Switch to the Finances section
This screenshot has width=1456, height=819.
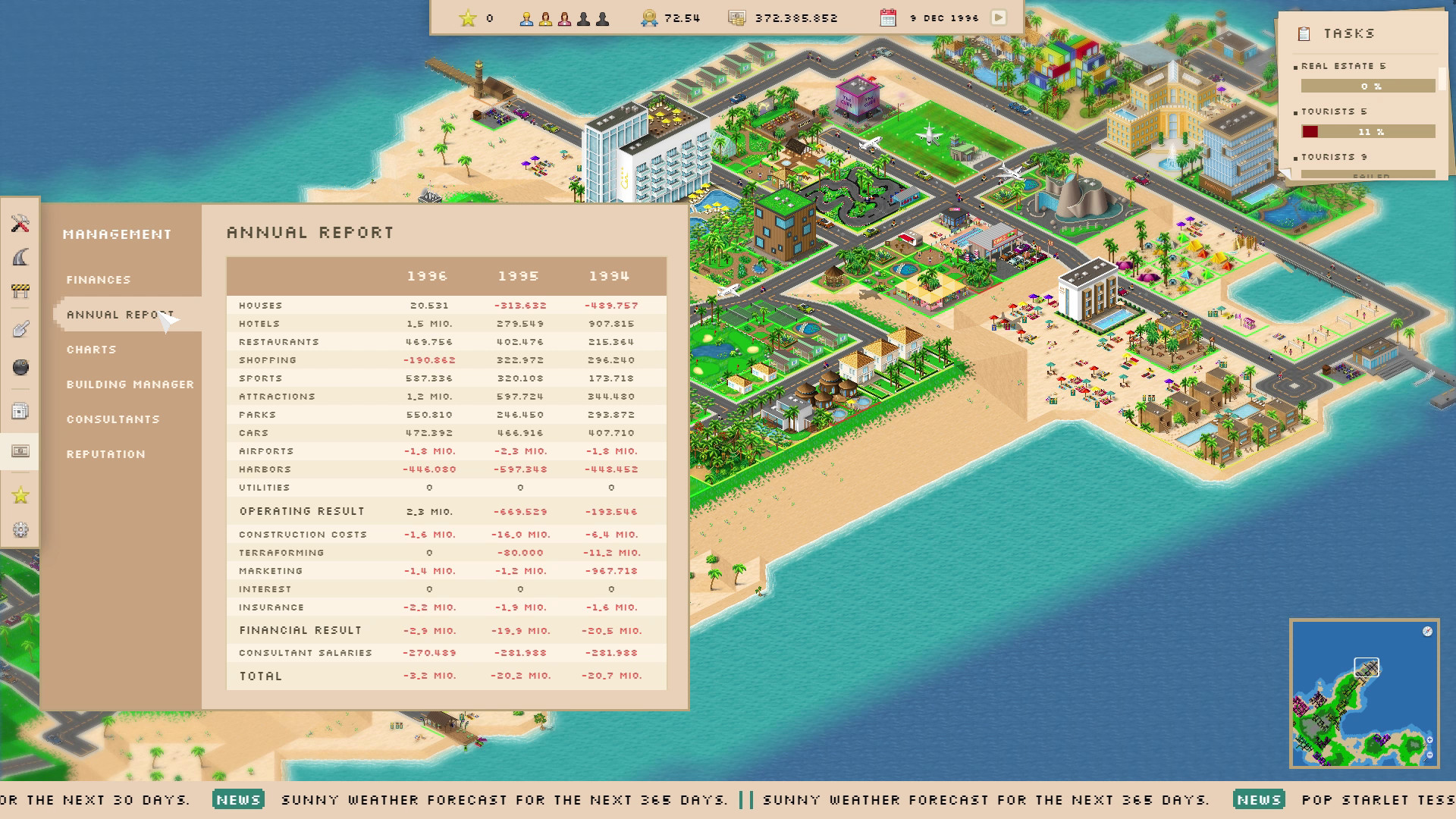(x=97, y=279)
